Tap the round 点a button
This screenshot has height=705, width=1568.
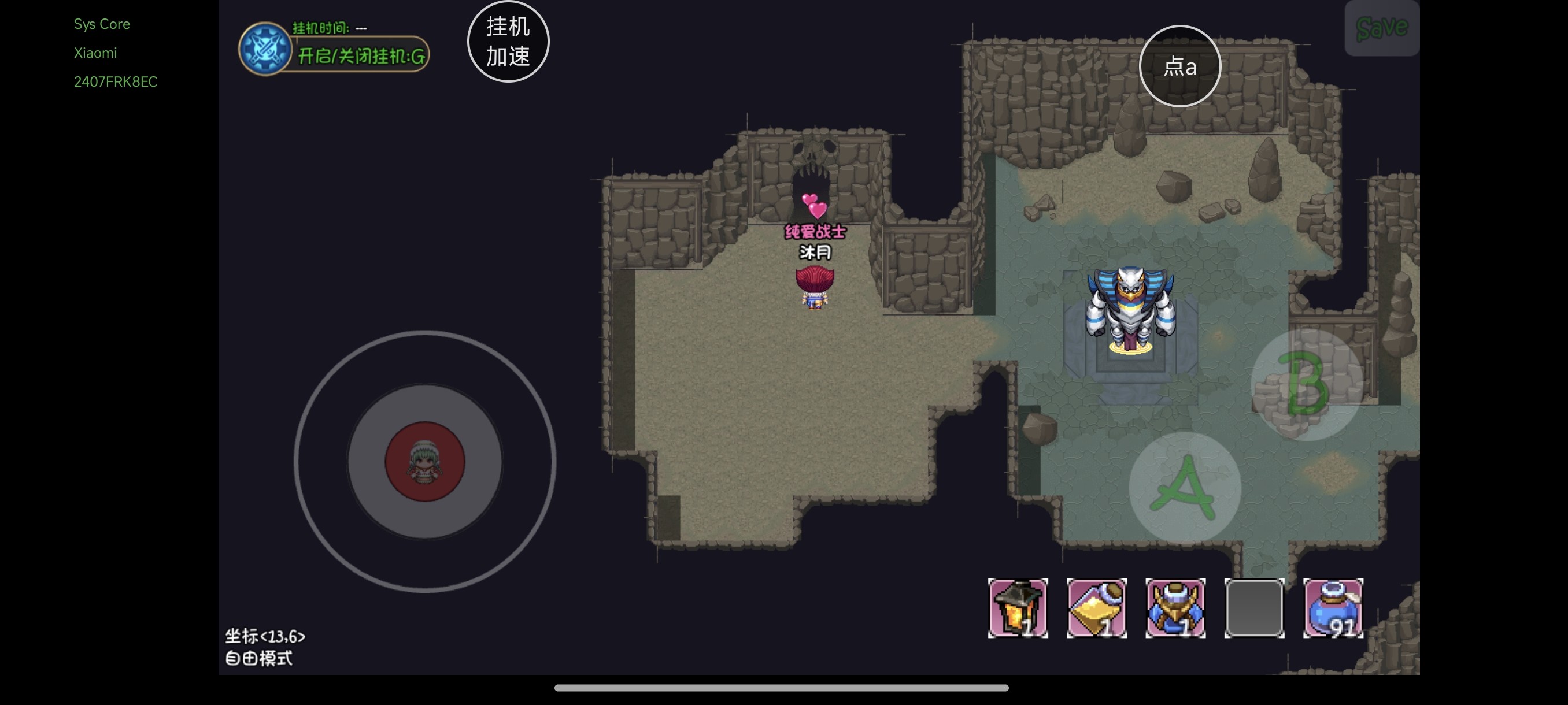[x=1179, y=66]
